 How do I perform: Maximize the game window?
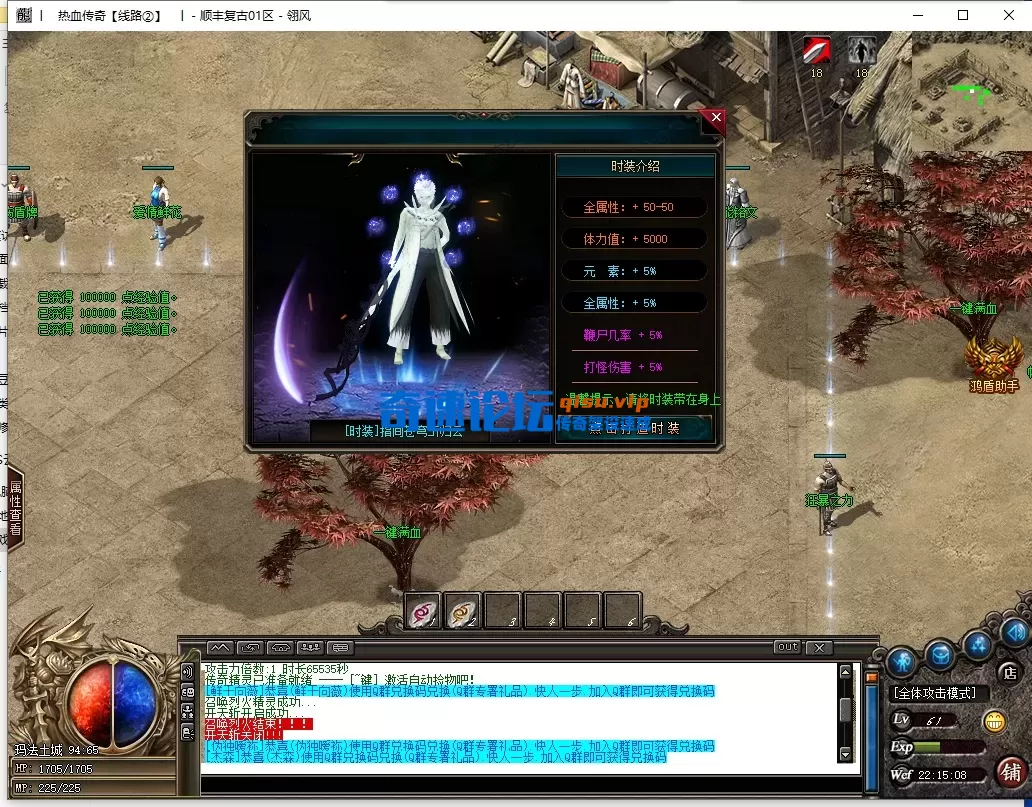(x=963, y=15)
